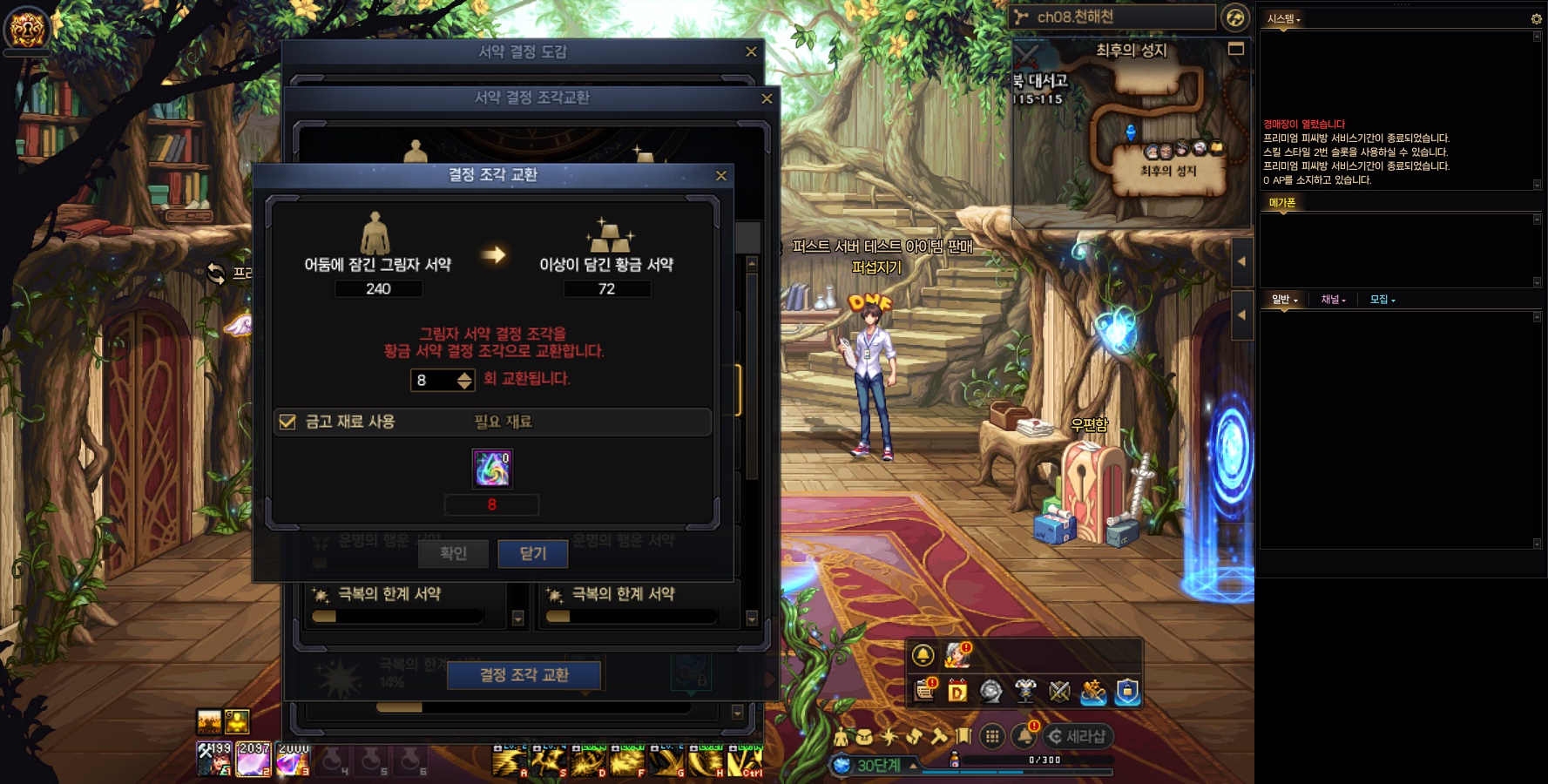1548x784 pixels.
Task: Close the 서약 결정 도감 window
Action: [x=751, y=52]
